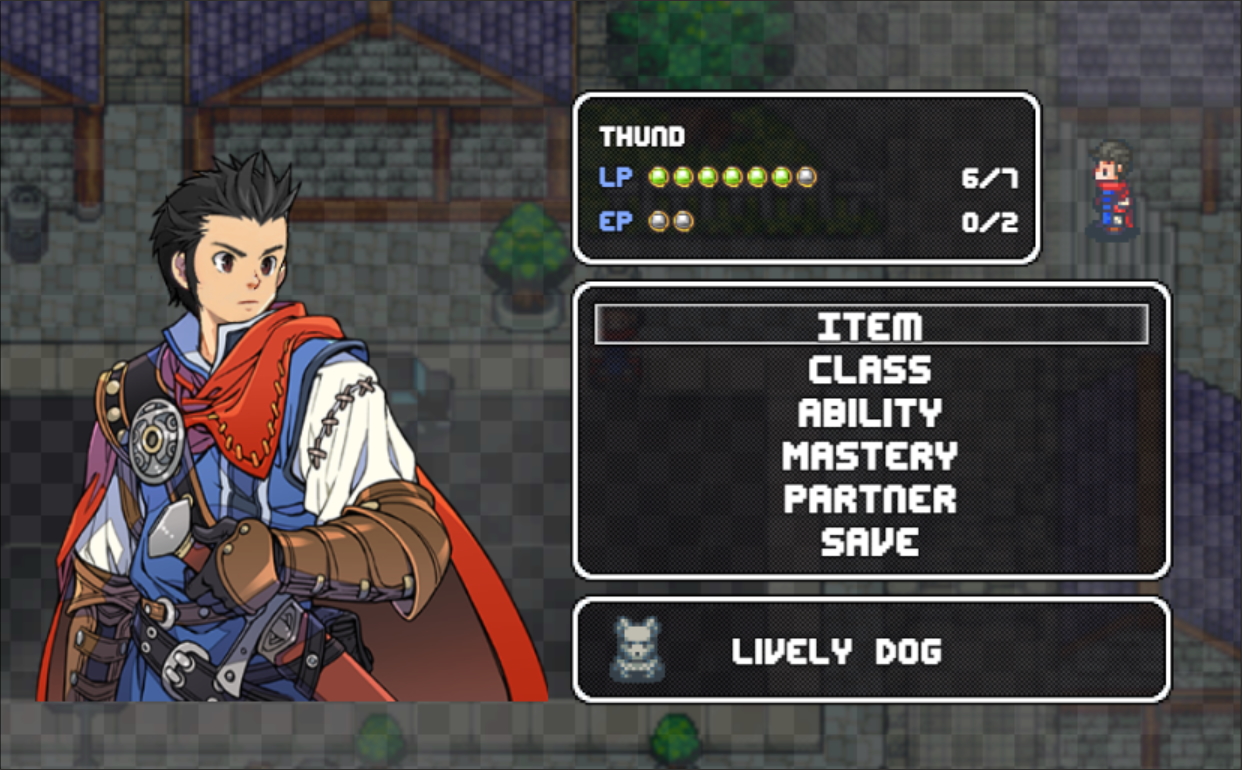Select the Class menu entry
This screenshot has height=770, width=1242.
pyautogui.click(x=870, y=370)
